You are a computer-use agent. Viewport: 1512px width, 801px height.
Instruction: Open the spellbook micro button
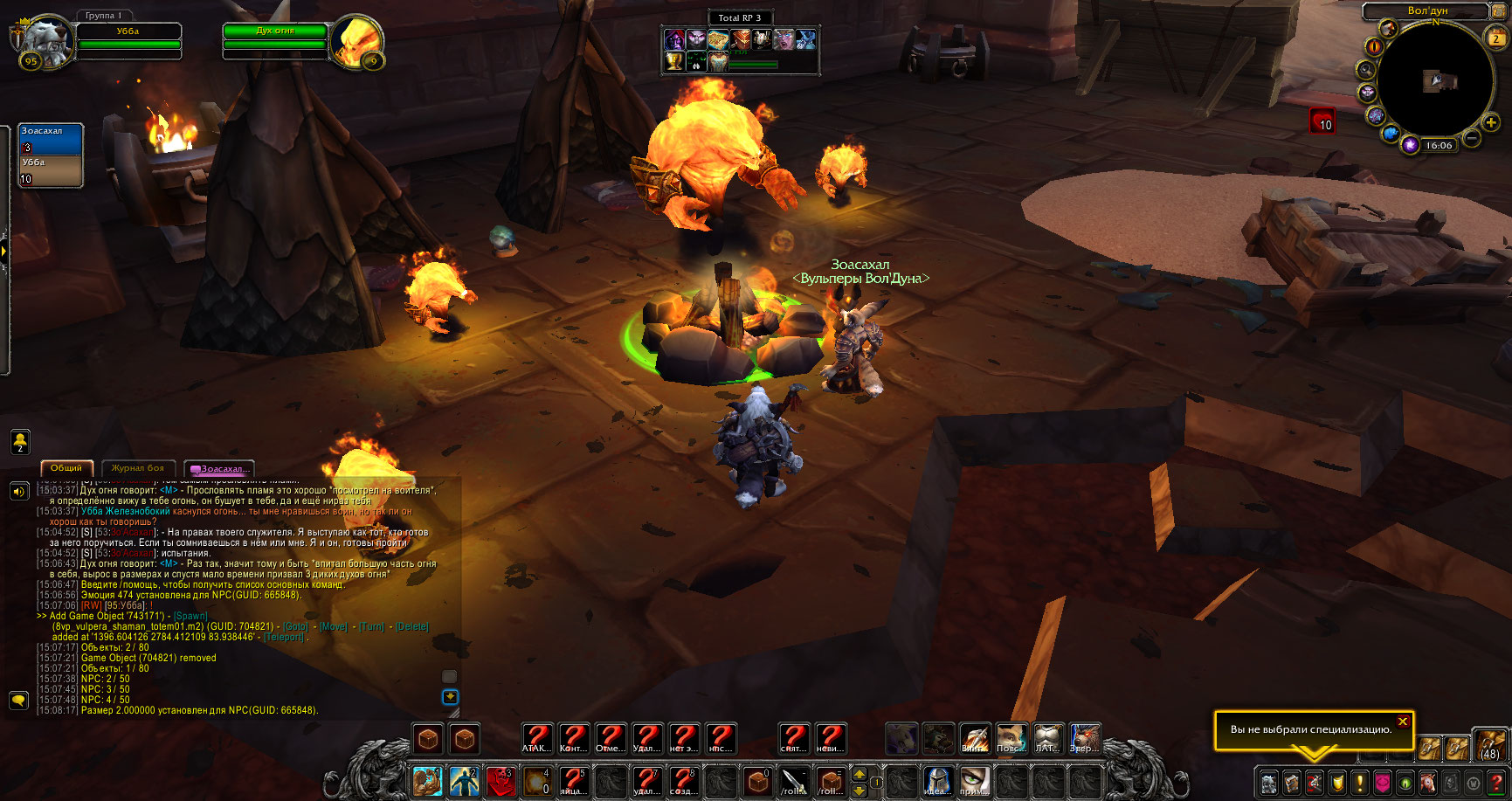click(x=1292, y=782)
